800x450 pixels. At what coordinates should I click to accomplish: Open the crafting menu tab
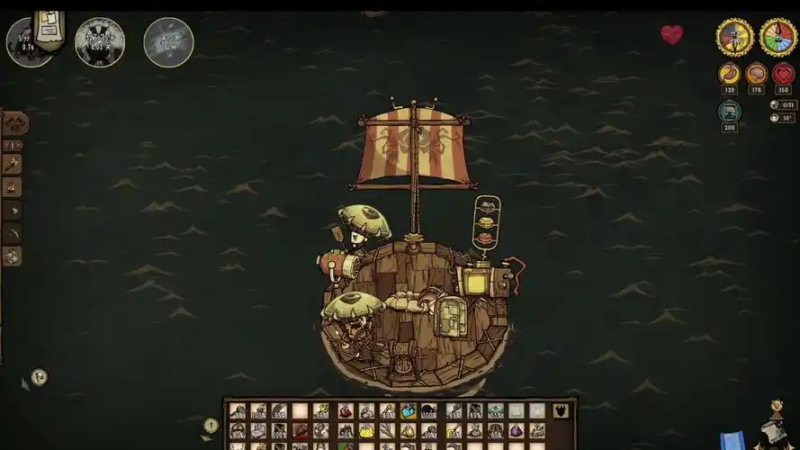pyautogui.click(x=14, y=123)
